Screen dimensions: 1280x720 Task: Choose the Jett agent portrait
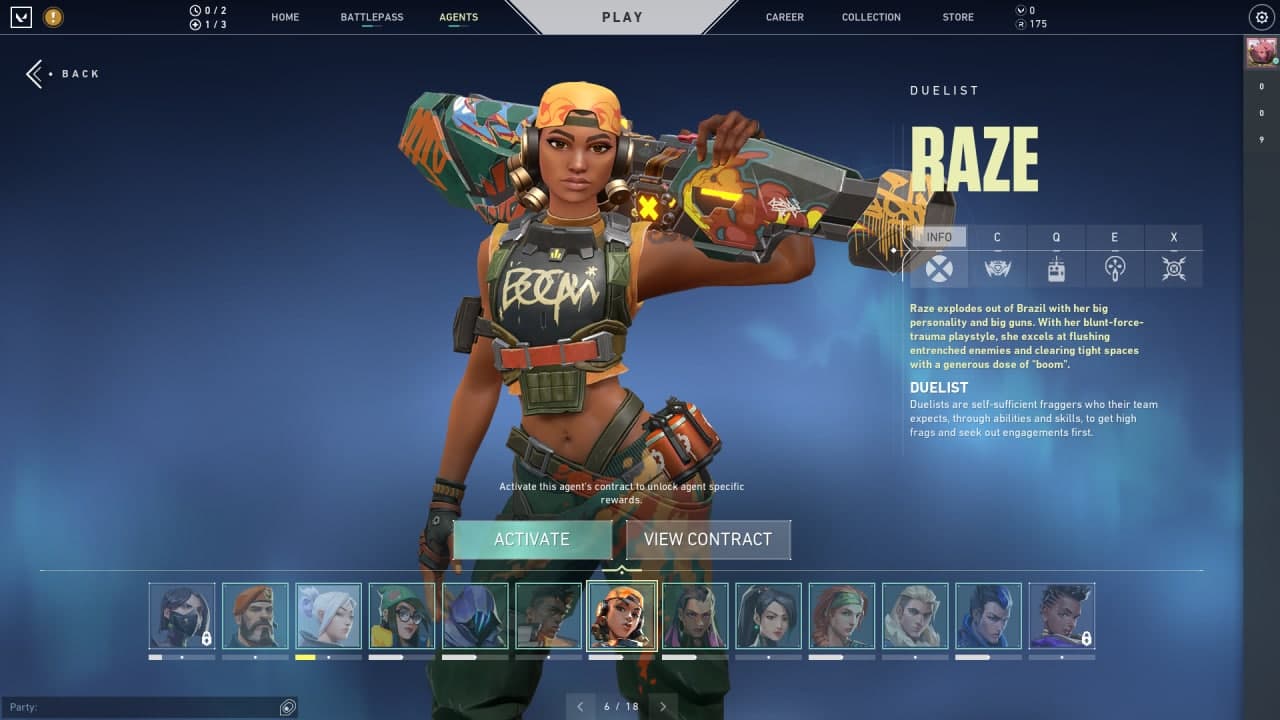coord(328,616)
